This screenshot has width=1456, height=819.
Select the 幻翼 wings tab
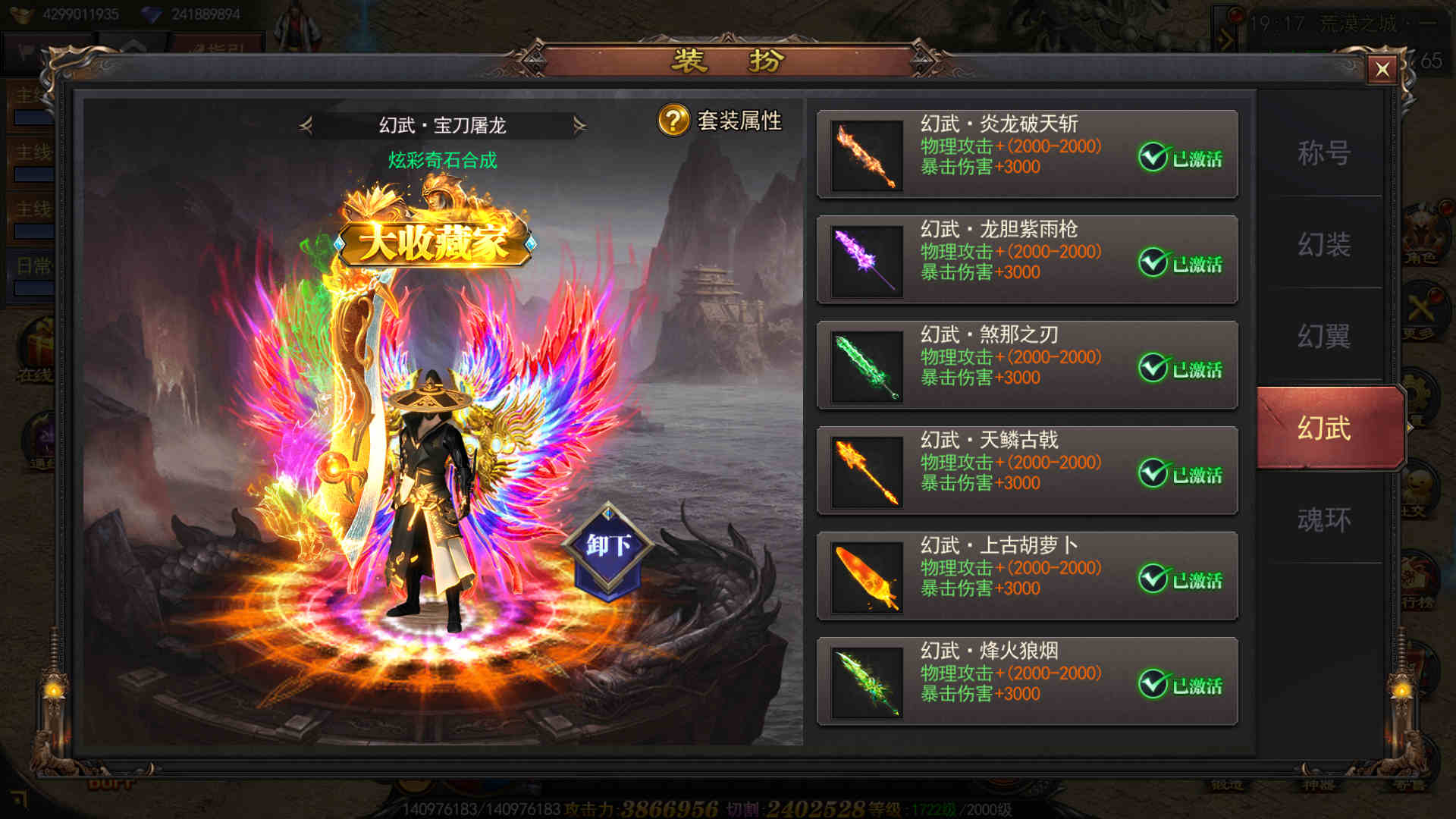coord(1324,336)
